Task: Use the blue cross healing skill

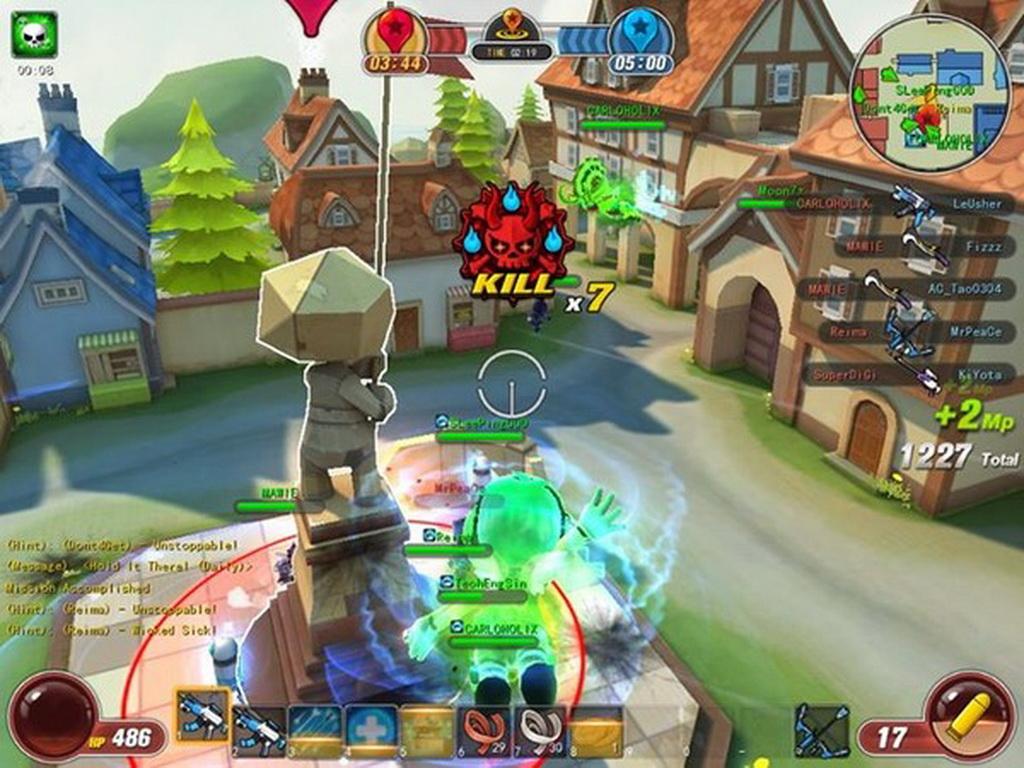Action: [371, 730]
